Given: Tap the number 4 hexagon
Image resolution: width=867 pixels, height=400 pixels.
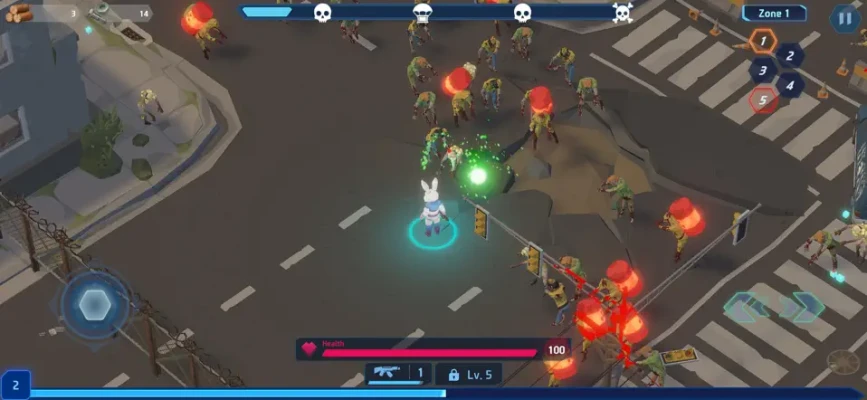Looking at the screenshot, I should [790, 84].
